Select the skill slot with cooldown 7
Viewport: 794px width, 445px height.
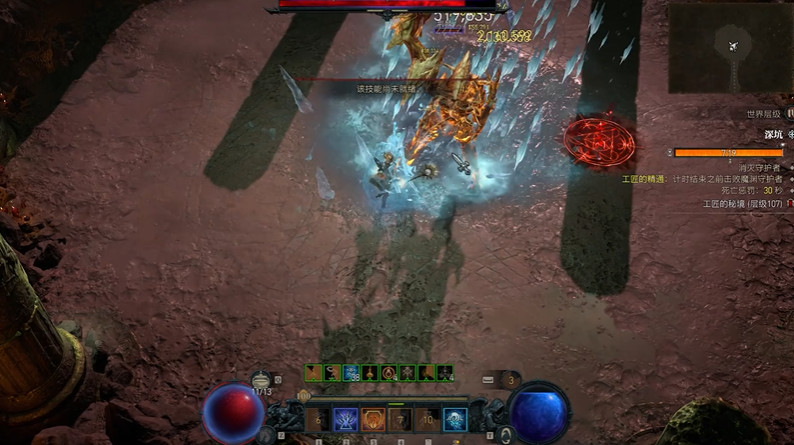point(400,420)
